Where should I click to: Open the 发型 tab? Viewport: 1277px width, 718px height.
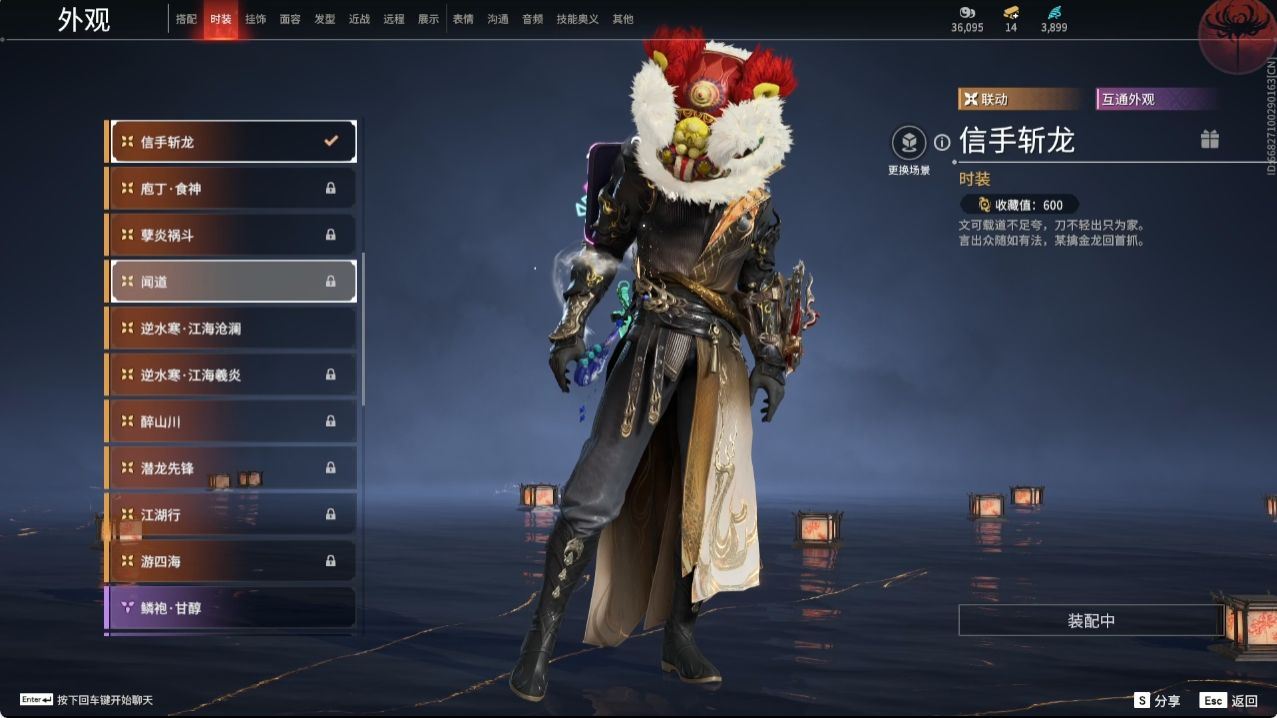(x=325, y=19)
